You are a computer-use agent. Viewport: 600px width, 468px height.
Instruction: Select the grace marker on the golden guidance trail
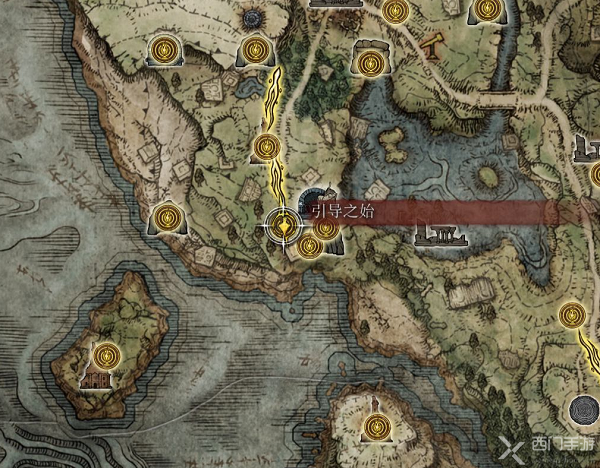coord(266,148)
